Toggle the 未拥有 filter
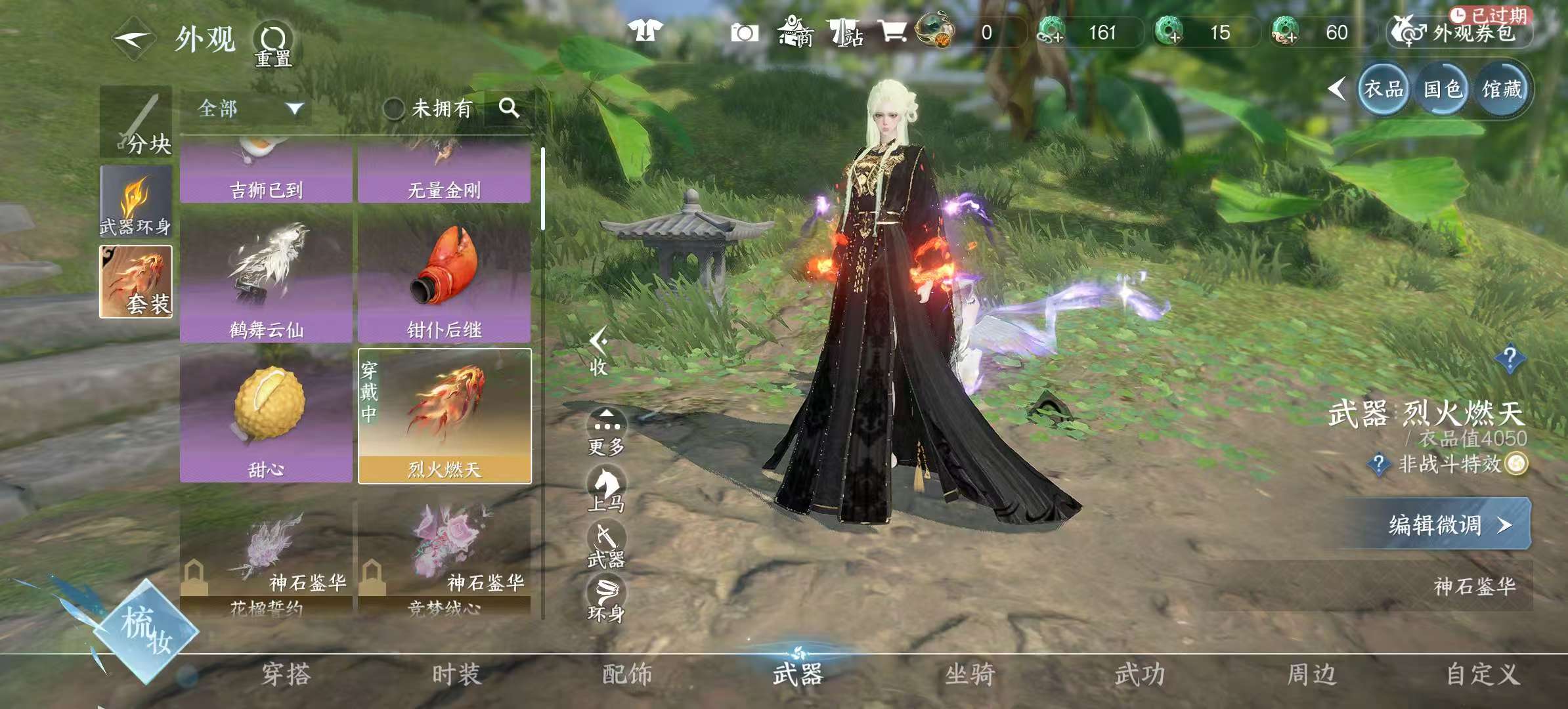This screenshot has width=1568, height=709. [x=427, y=108]
